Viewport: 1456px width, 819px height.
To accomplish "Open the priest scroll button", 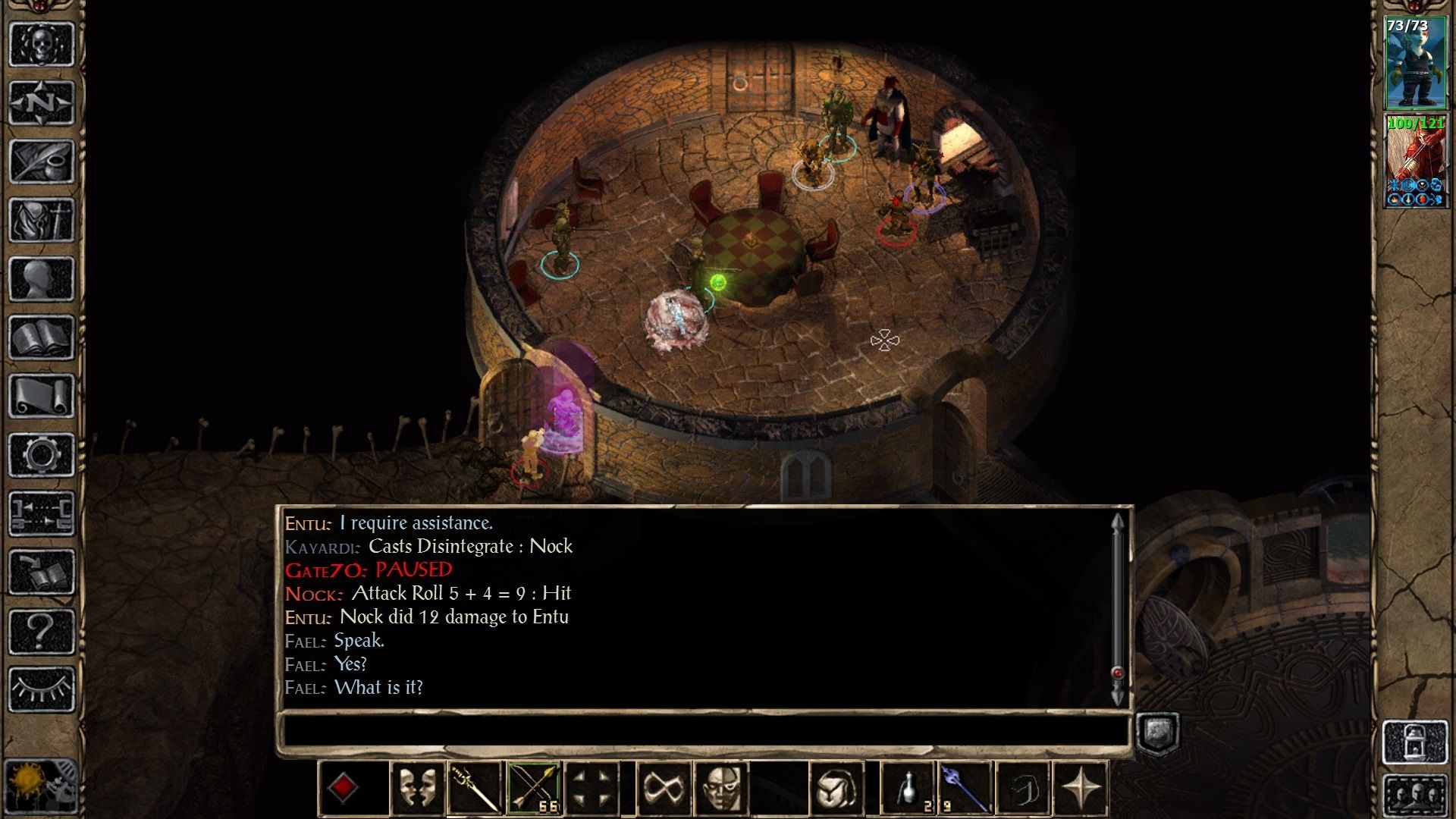I will coord(41,396).
